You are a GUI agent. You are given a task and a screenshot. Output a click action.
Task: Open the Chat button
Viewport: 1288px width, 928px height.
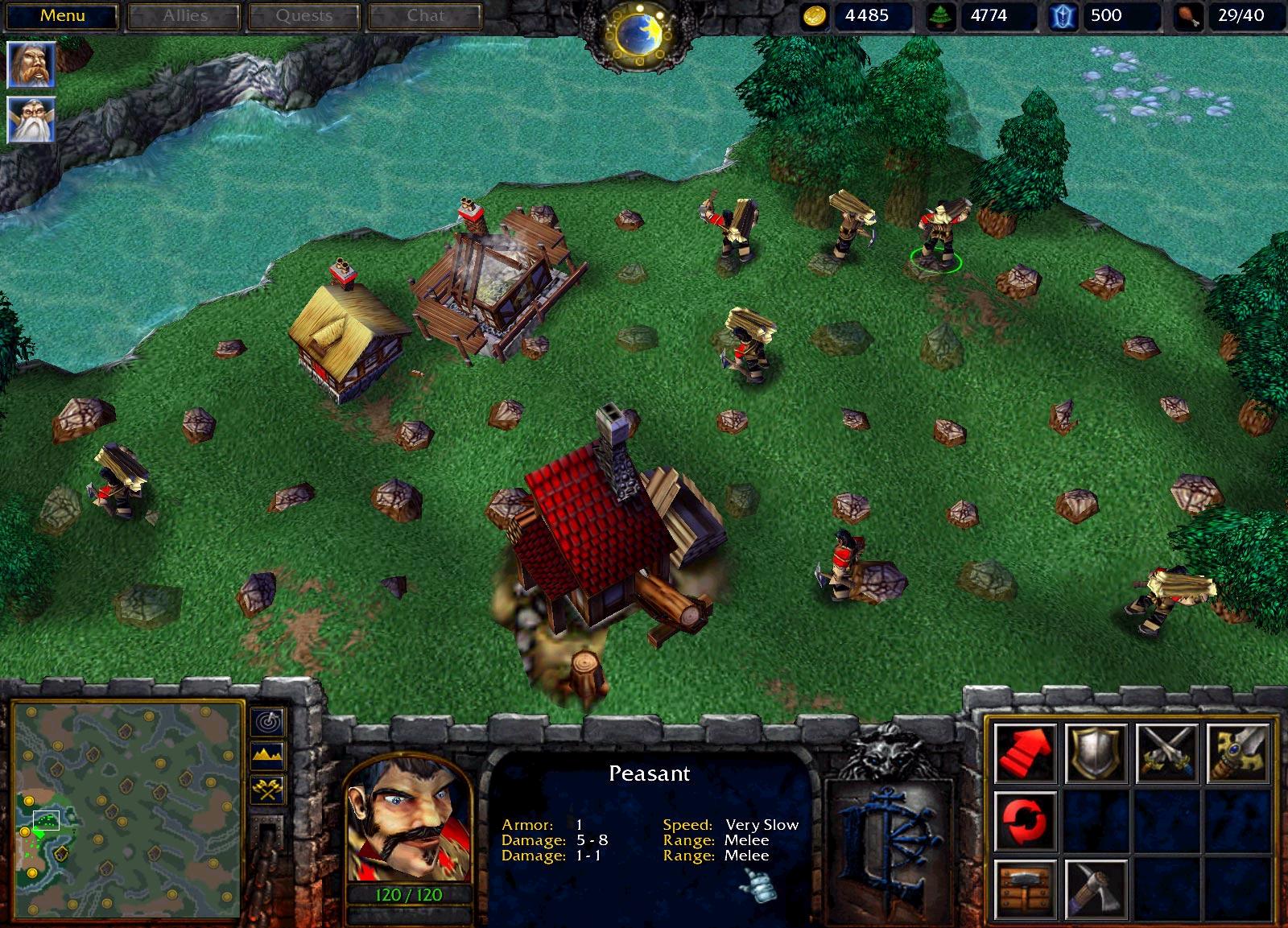[425, 16]
